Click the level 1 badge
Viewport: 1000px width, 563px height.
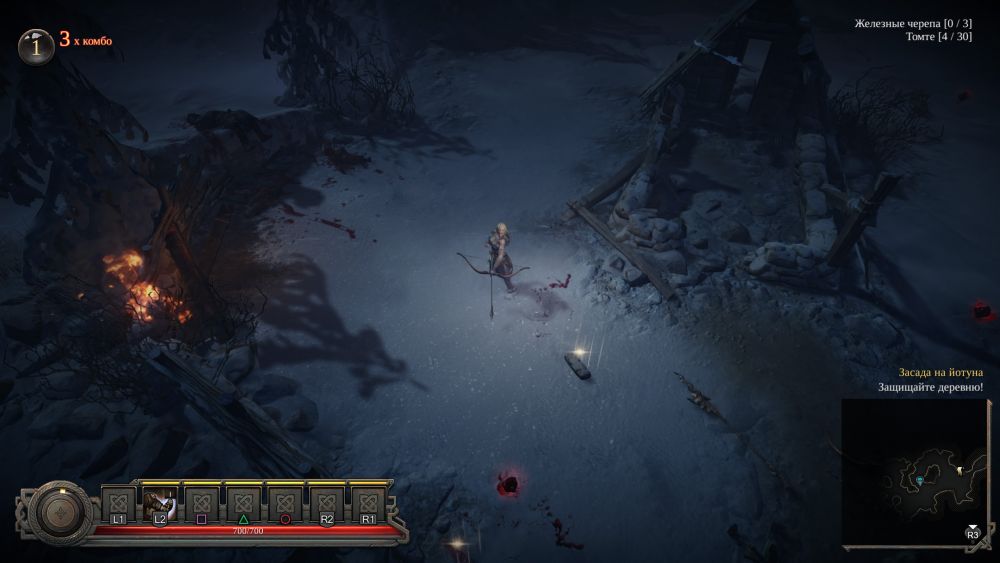coord(36,45)
